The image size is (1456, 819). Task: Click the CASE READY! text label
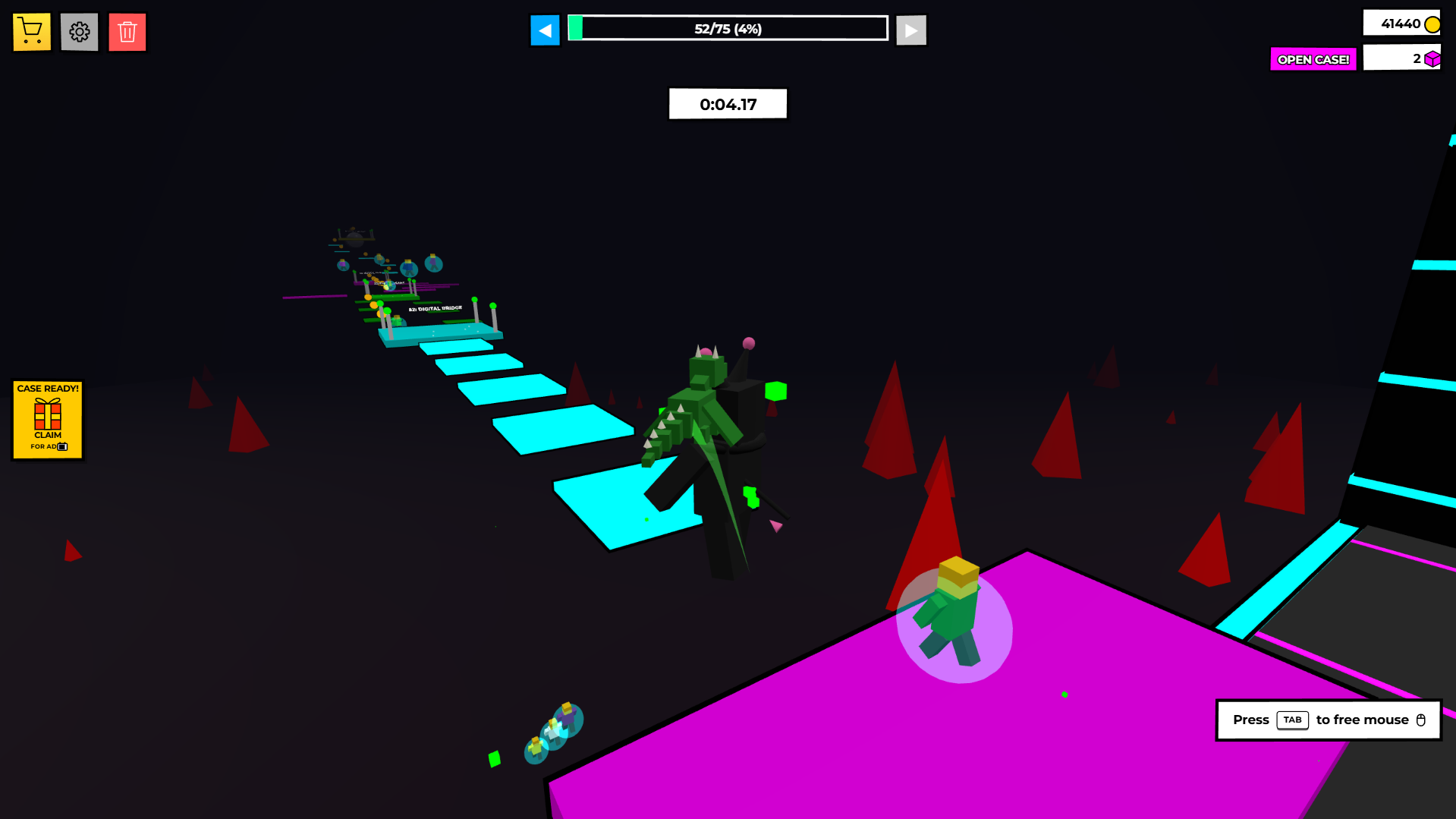[x=47, y=389]
